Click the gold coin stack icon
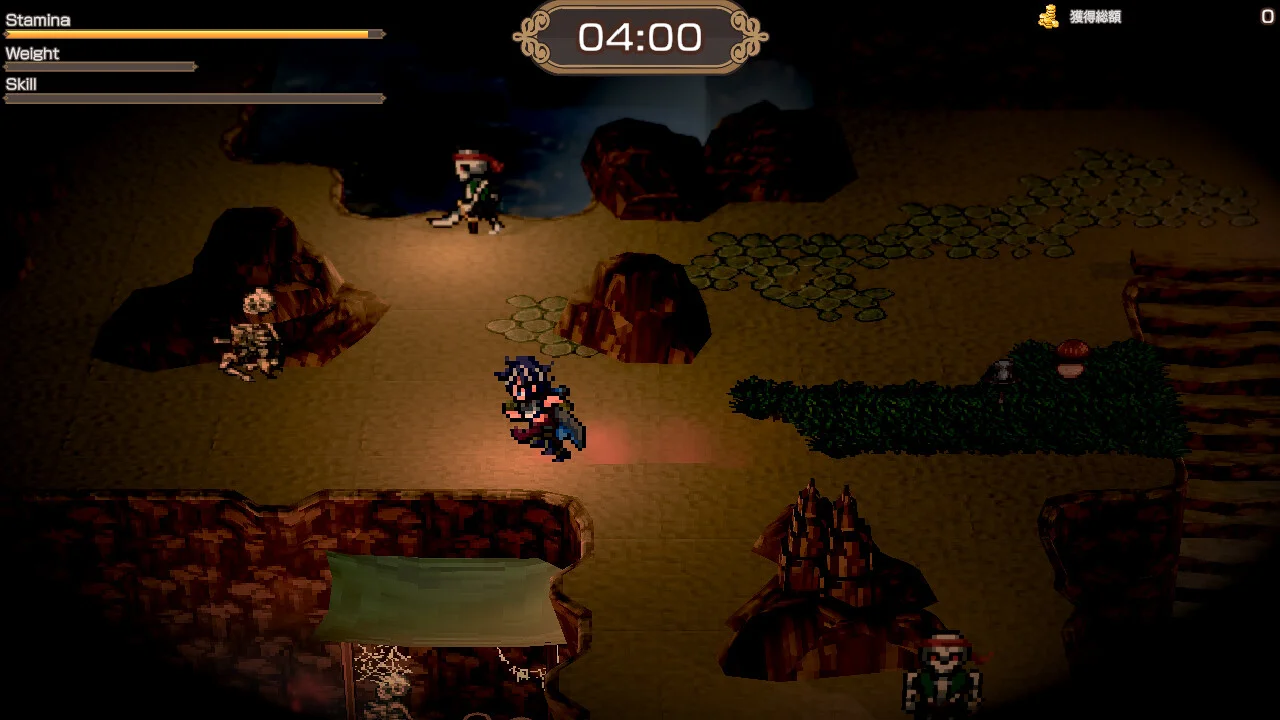Screen dimensions: 1280x720 [x=1046, y=17]
